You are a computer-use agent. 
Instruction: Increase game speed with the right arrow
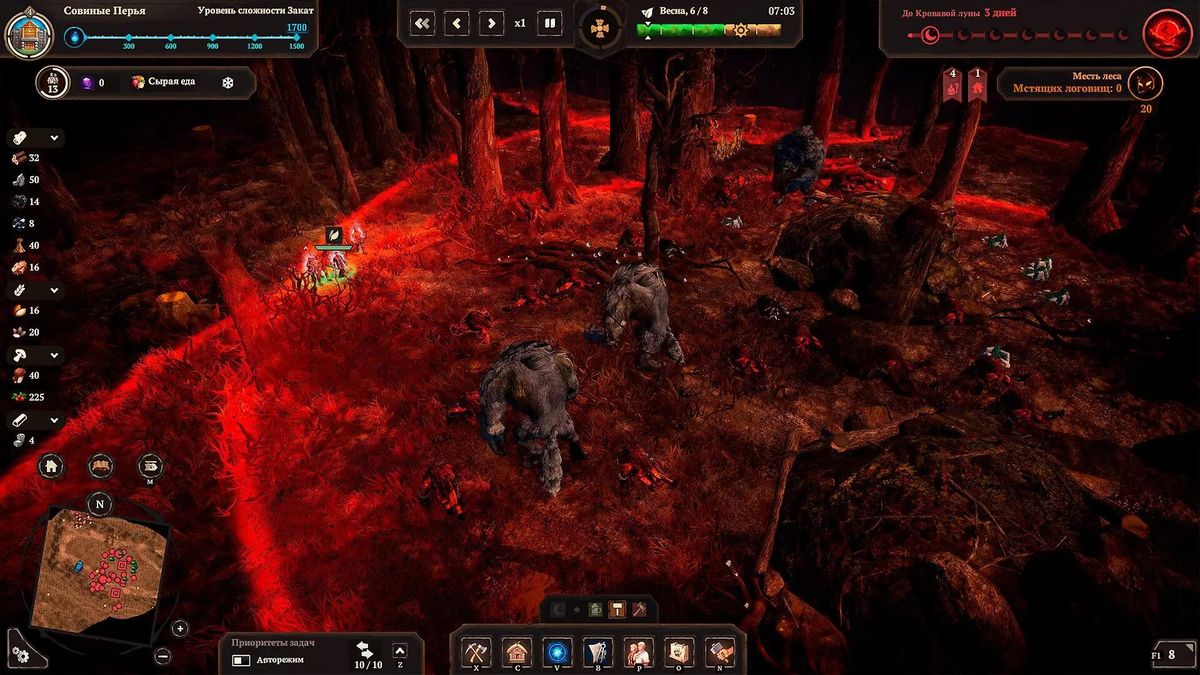490,23
